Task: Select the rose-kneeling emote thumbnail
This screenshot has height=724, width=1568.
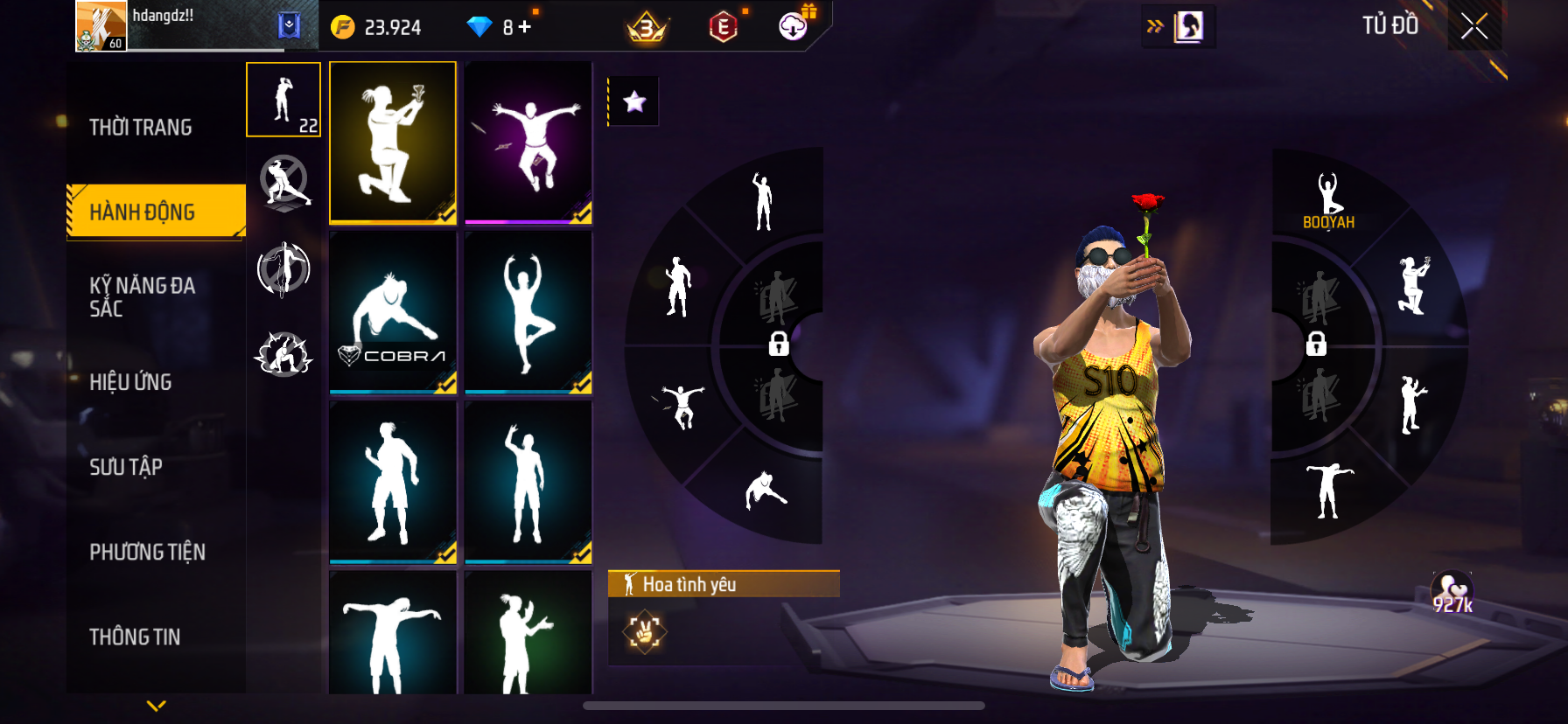Action: (x=393, y=143)
